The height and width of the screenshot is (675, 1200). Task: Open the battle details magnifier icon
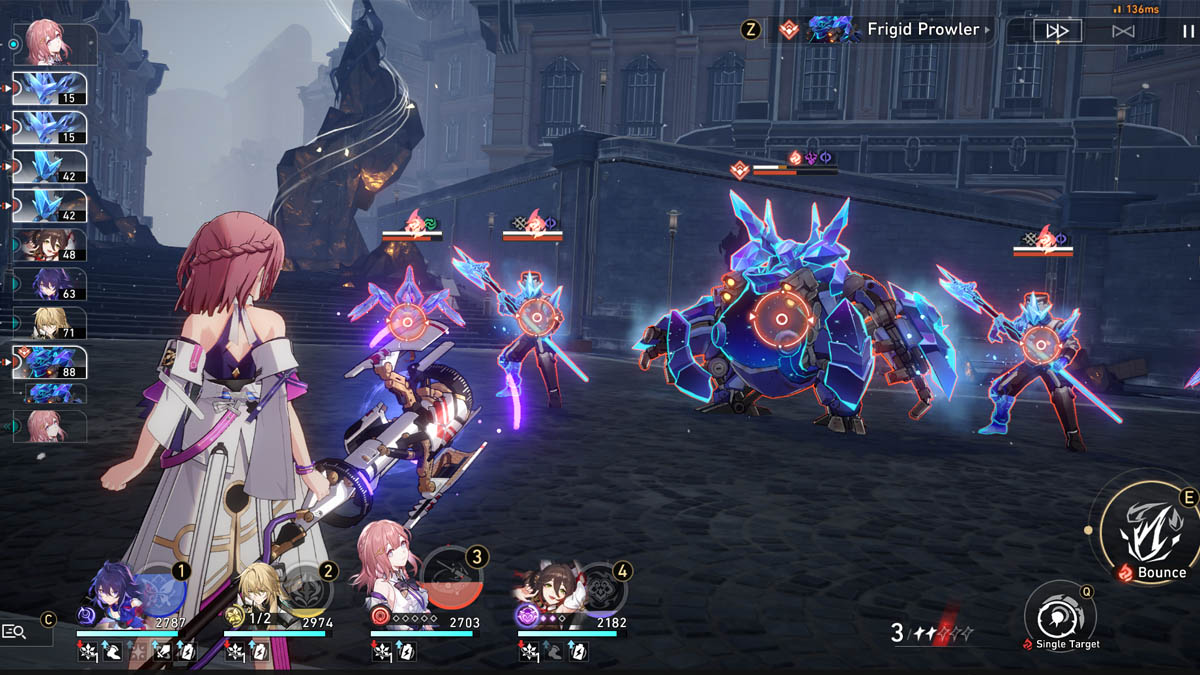(x=15, y=631)
